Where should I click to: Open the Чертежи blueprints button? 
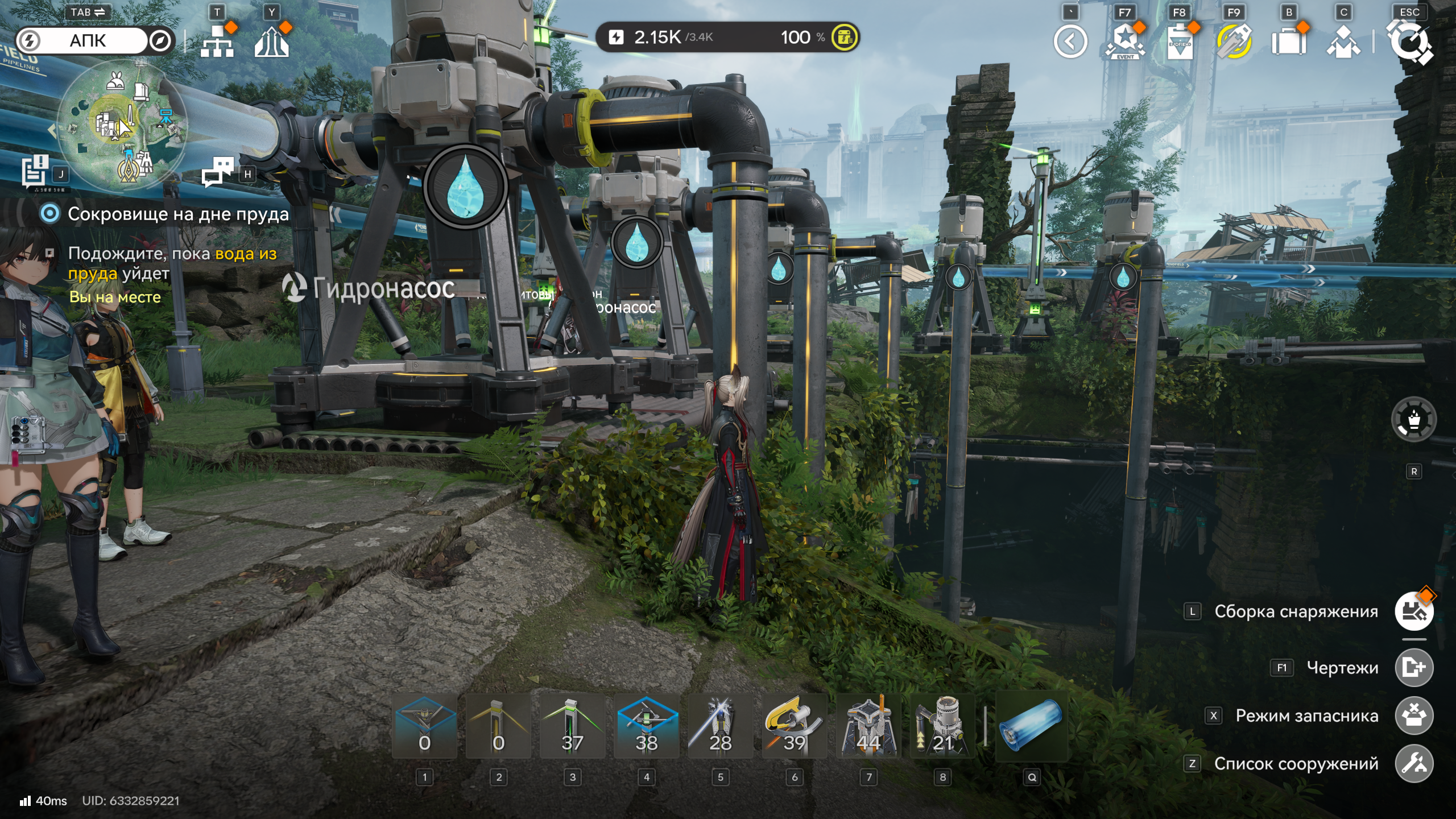click(x=1414, y=668)
